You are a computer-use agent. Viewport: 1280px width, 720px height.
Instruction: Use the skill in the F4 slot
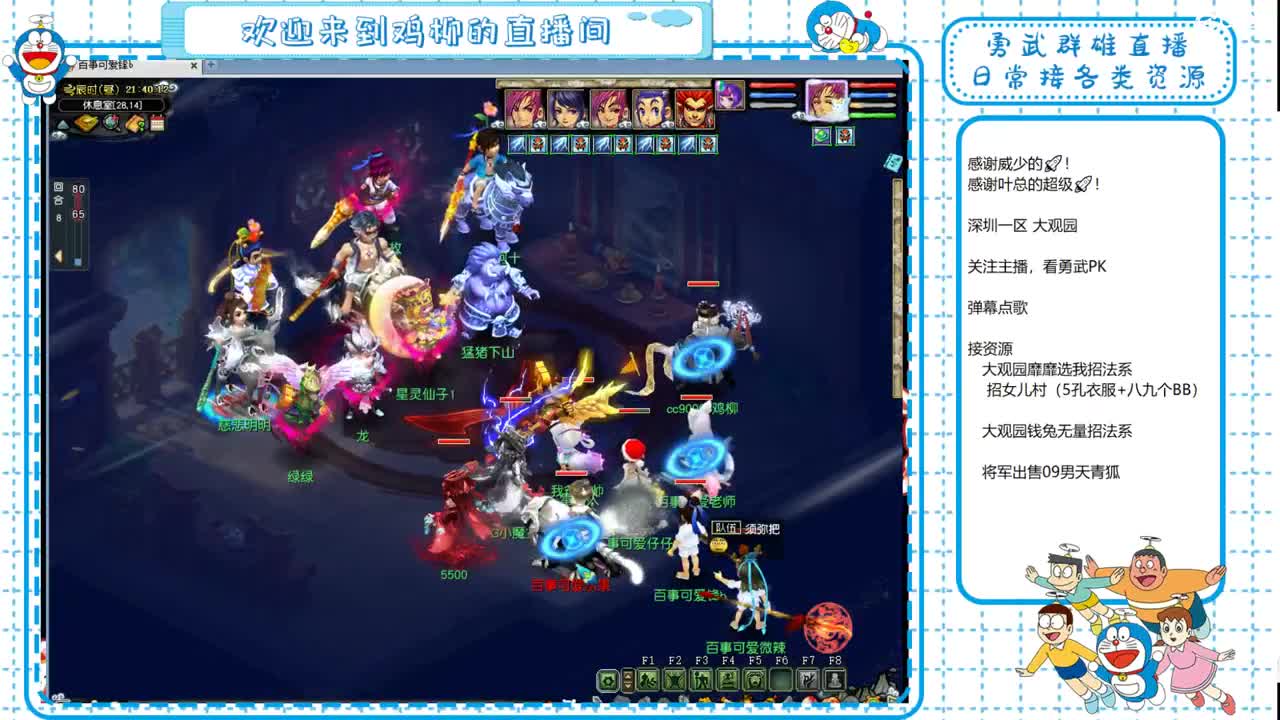(x=730, y=680)
